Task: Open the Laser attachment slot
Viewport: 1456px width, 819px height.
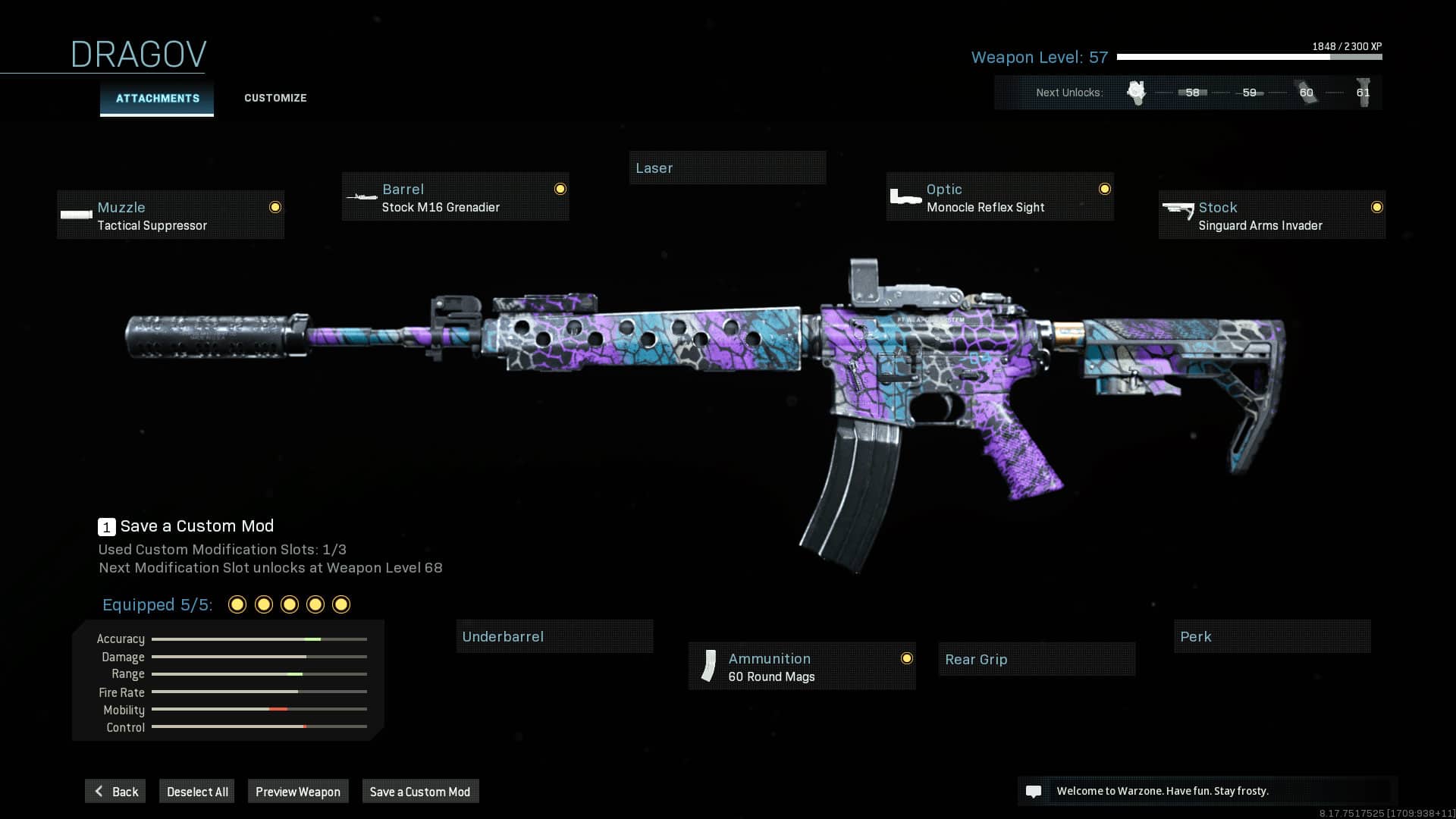Action: (x=727, y=168)
